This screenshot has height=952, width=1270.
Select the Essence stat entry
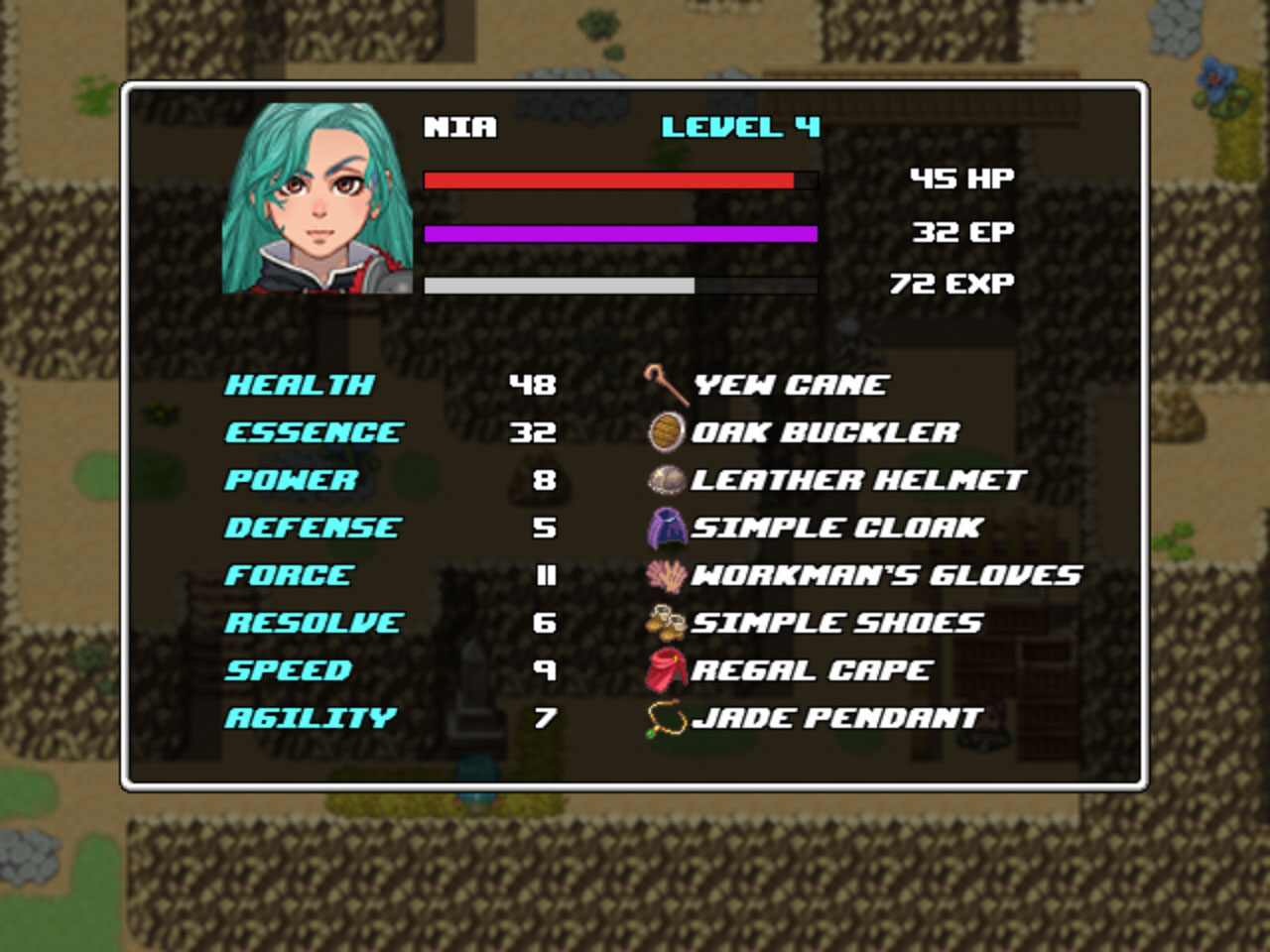click(313, 431)
